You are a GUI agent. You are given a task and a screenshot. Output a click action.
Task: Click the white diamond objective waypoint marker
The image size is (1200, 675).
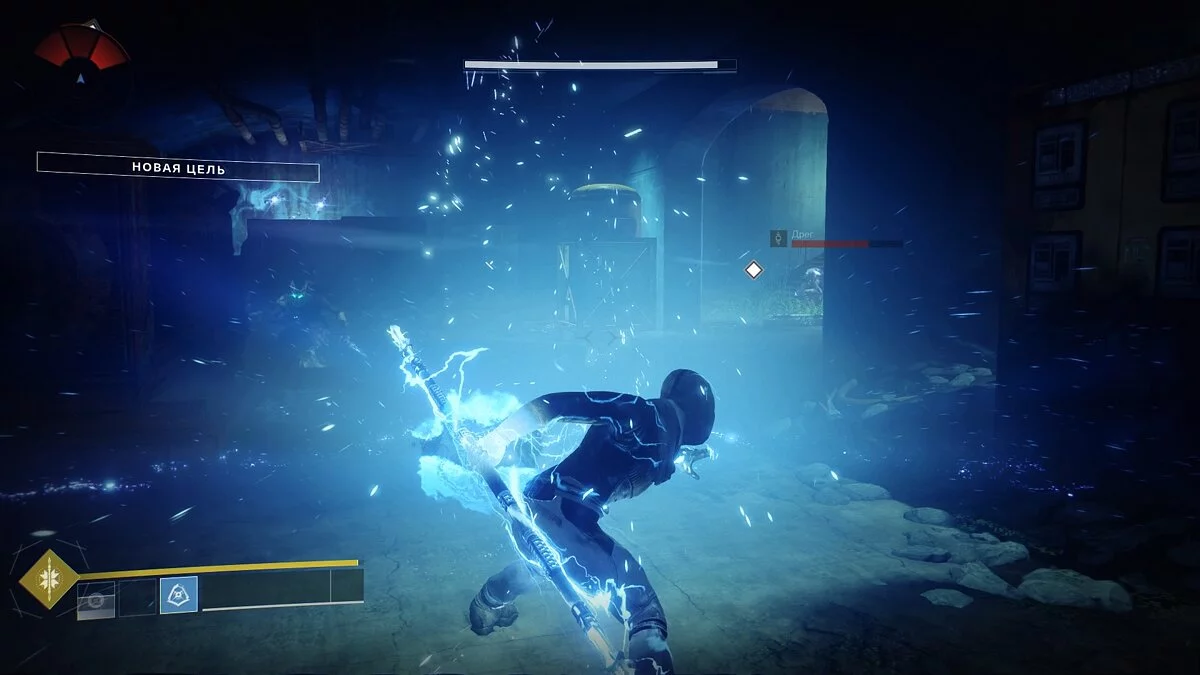point(753,269)
